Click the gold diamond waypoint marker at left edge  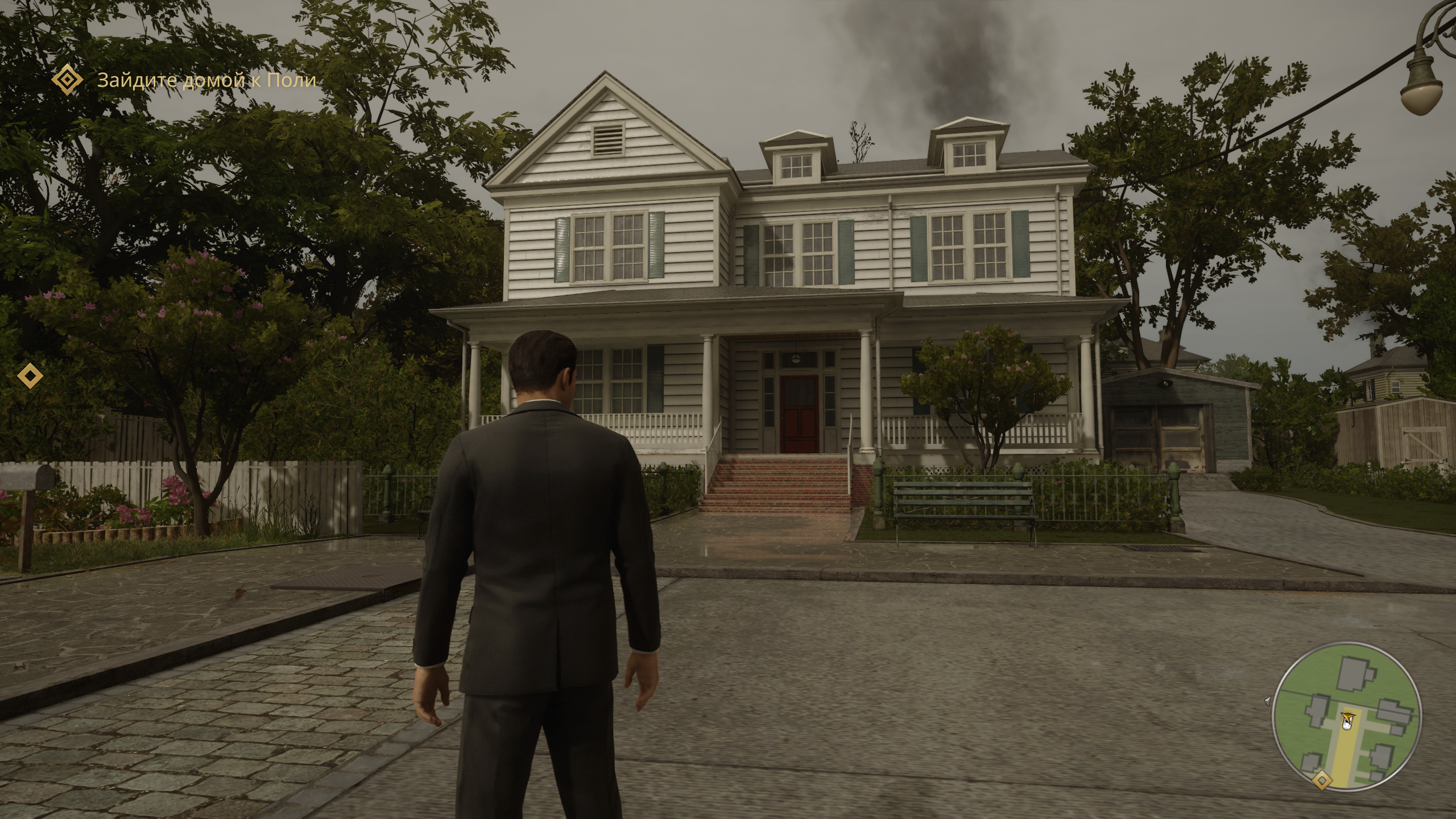(x=30, y=375)
